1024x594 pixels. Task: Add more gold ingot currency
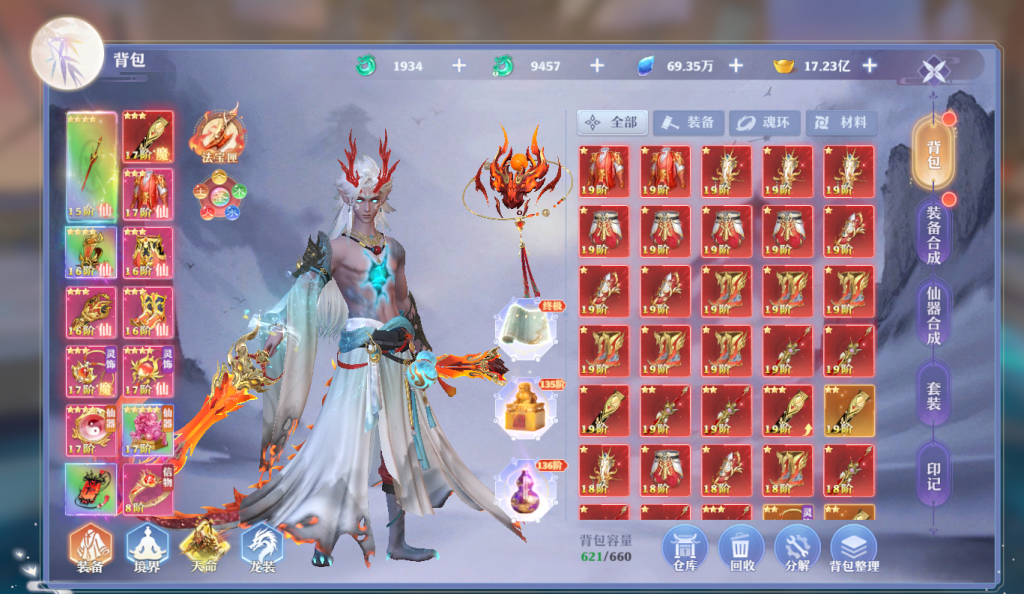click(x=870, y=66)
